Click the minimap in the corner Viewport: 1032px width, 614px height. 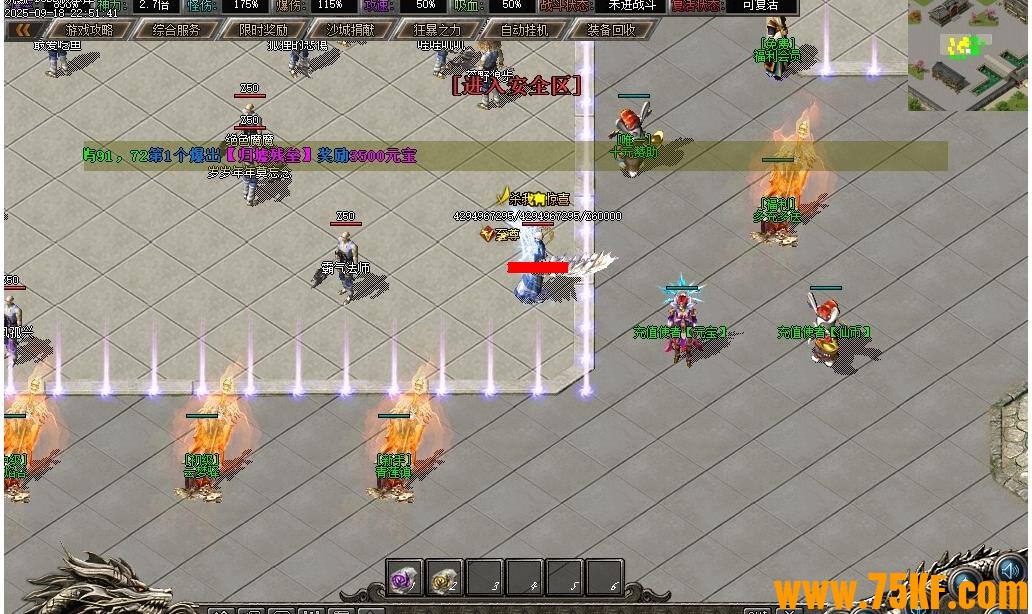point(967,55)
